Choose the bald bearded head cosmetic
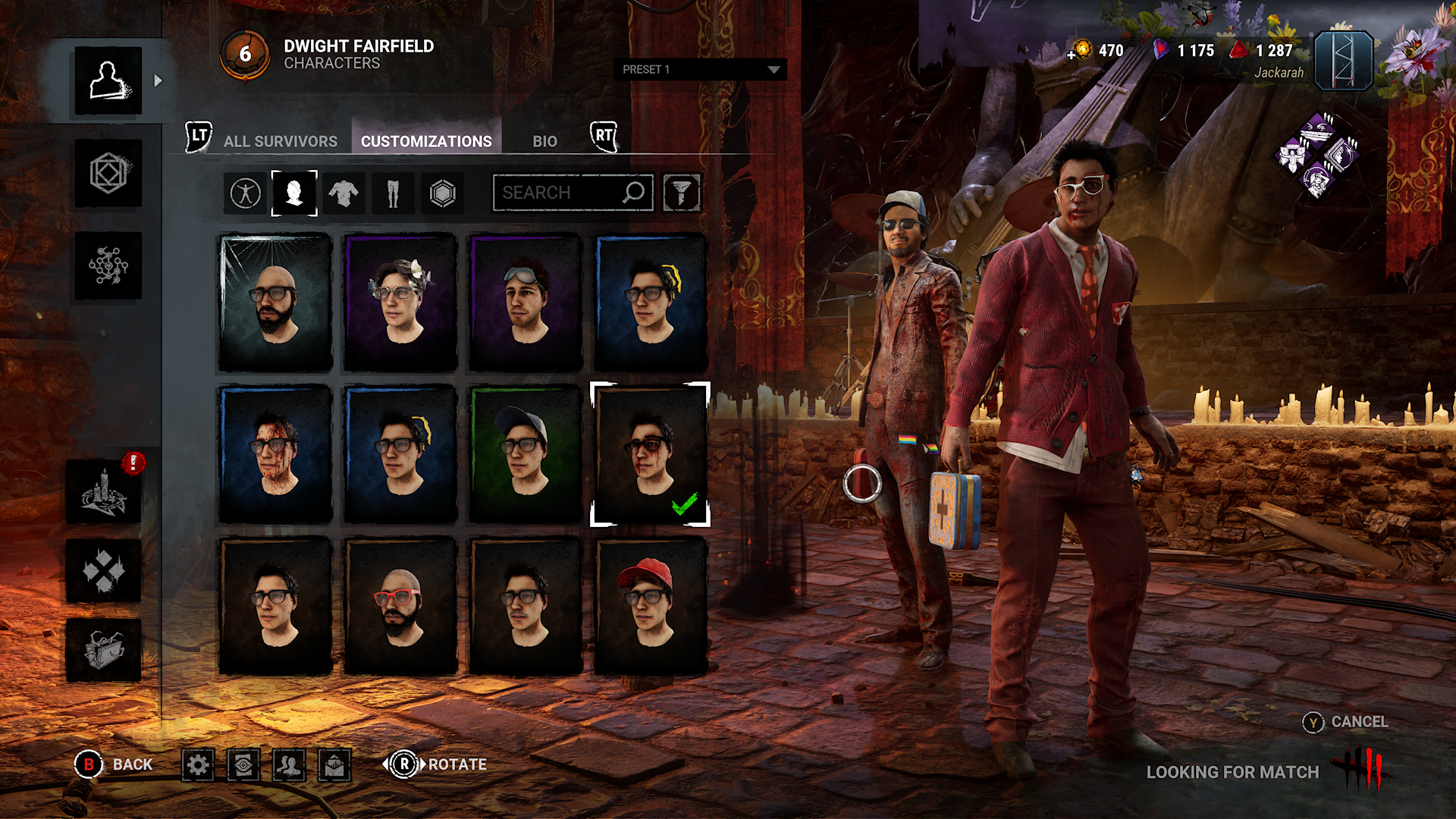This screenshot has width=1456, height=819. point(275,303)
